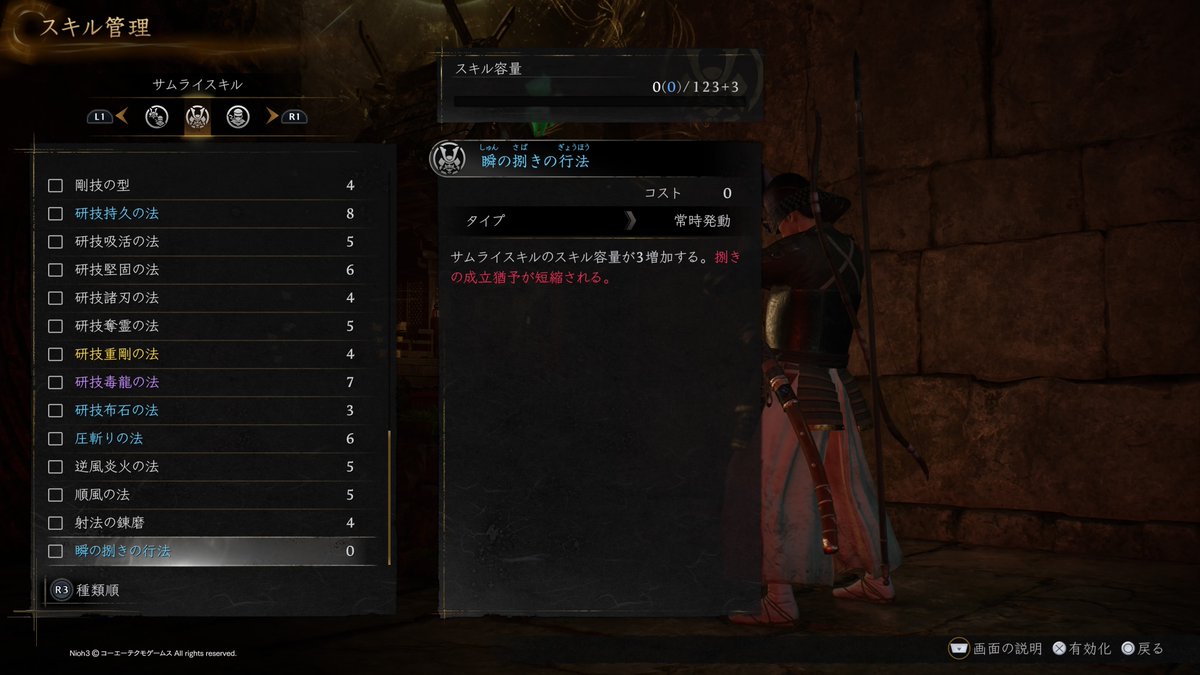The height and width of the screenshot is (675, 1200).
Task: Select the 研技吸活の法 skill row
Action: tap(200, 242)
